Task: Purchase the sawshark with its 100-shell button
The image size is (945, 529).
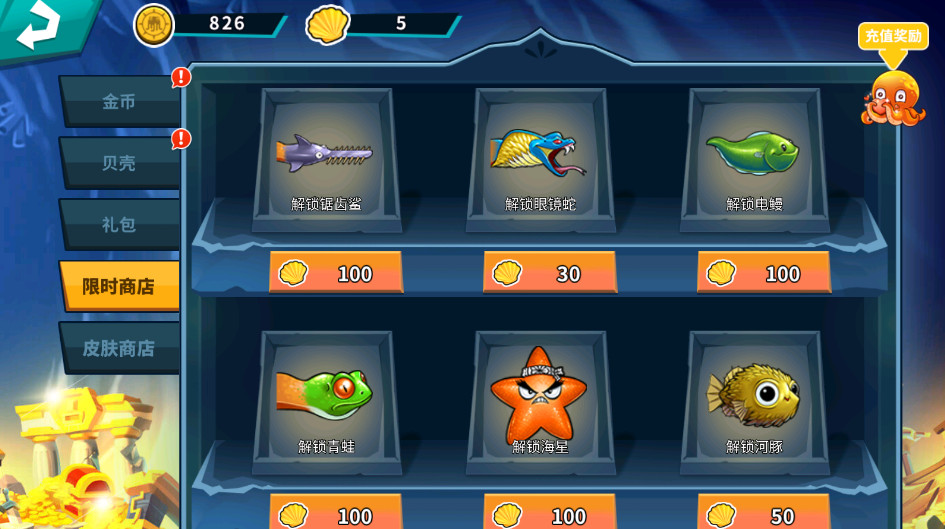Action: pos(335,273)
